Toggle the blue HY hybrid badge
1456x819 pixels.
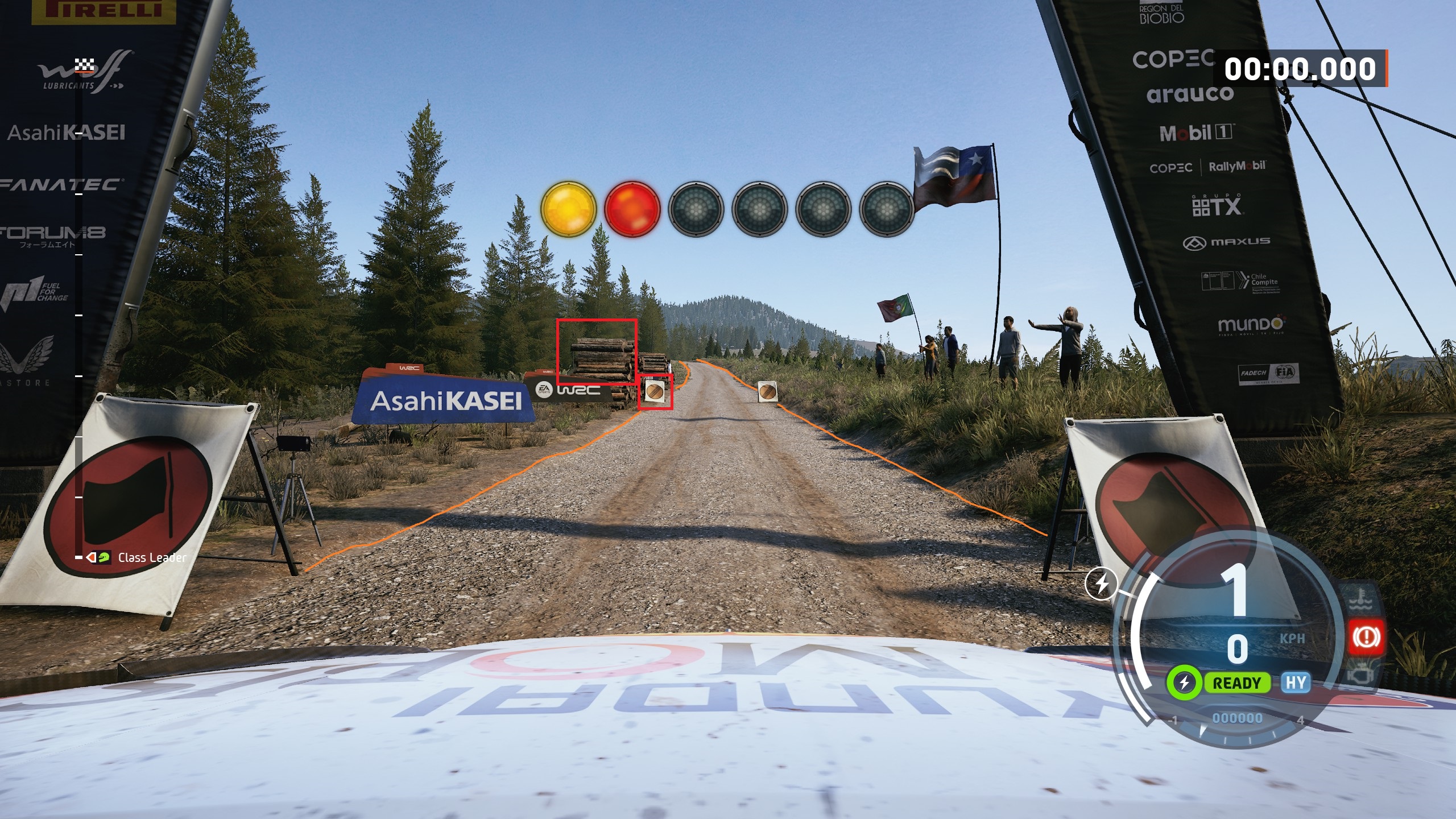coord(1296,682)
